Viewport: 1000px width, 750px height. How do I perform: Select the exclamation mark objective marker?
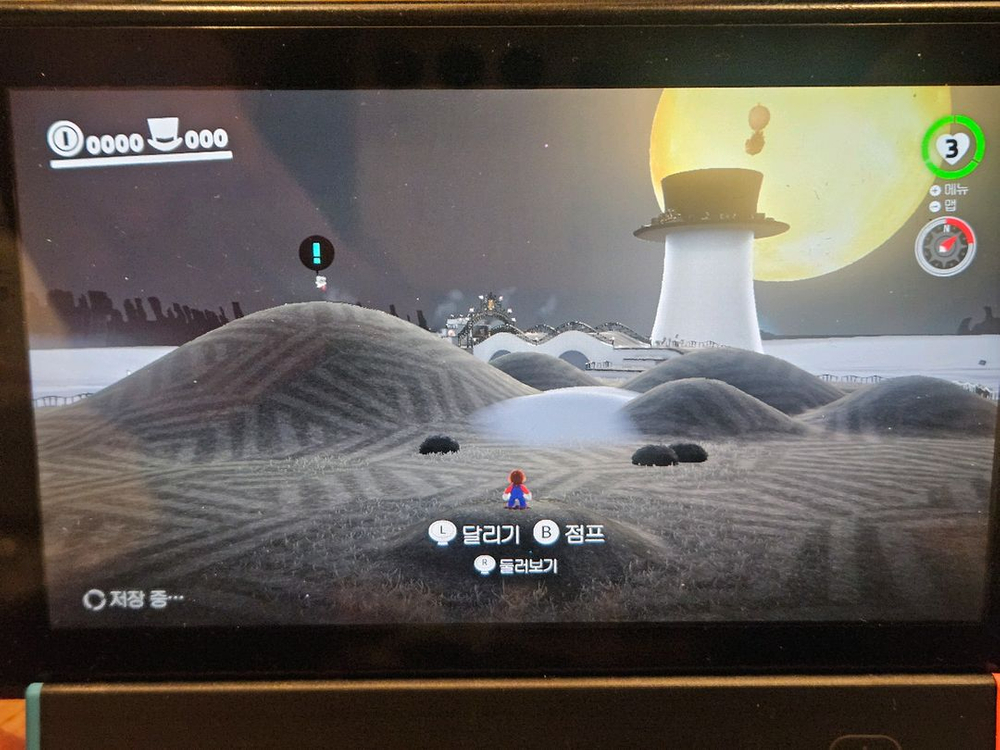[316, 252]
